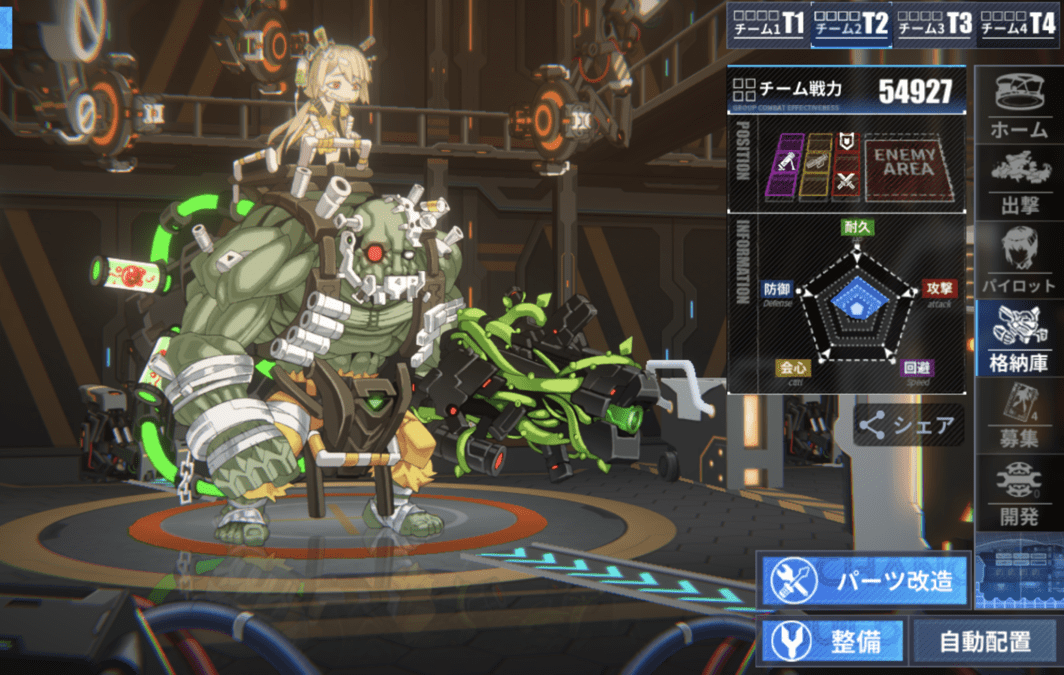Choose the T4 team tab
The width and height of the screenshot is (1064, 675).
[1018, 25]
